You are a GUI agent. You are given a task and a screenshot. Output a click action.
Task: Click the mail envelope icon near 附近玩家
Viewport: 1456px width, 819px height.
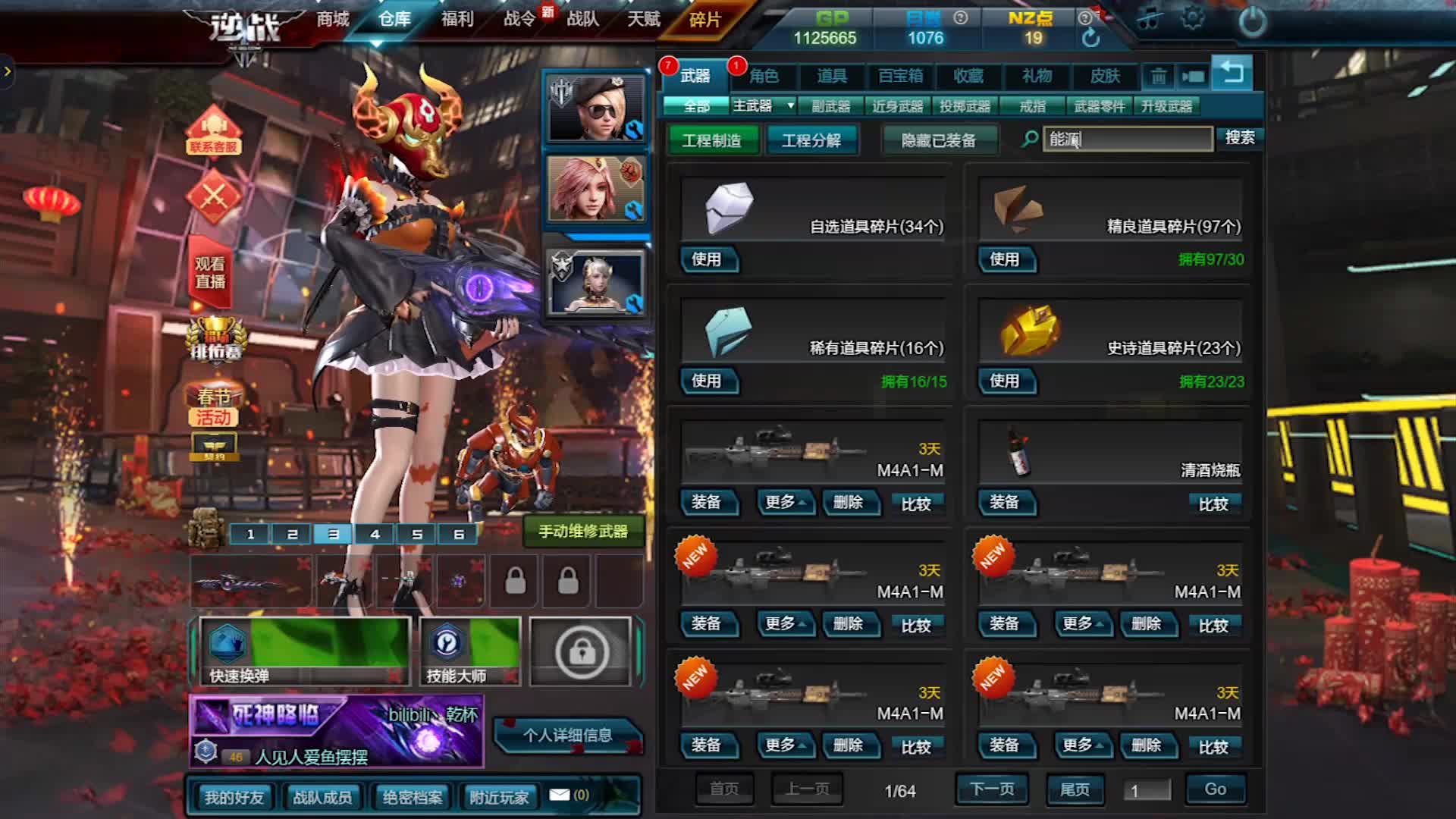click(x=560, y=795)
